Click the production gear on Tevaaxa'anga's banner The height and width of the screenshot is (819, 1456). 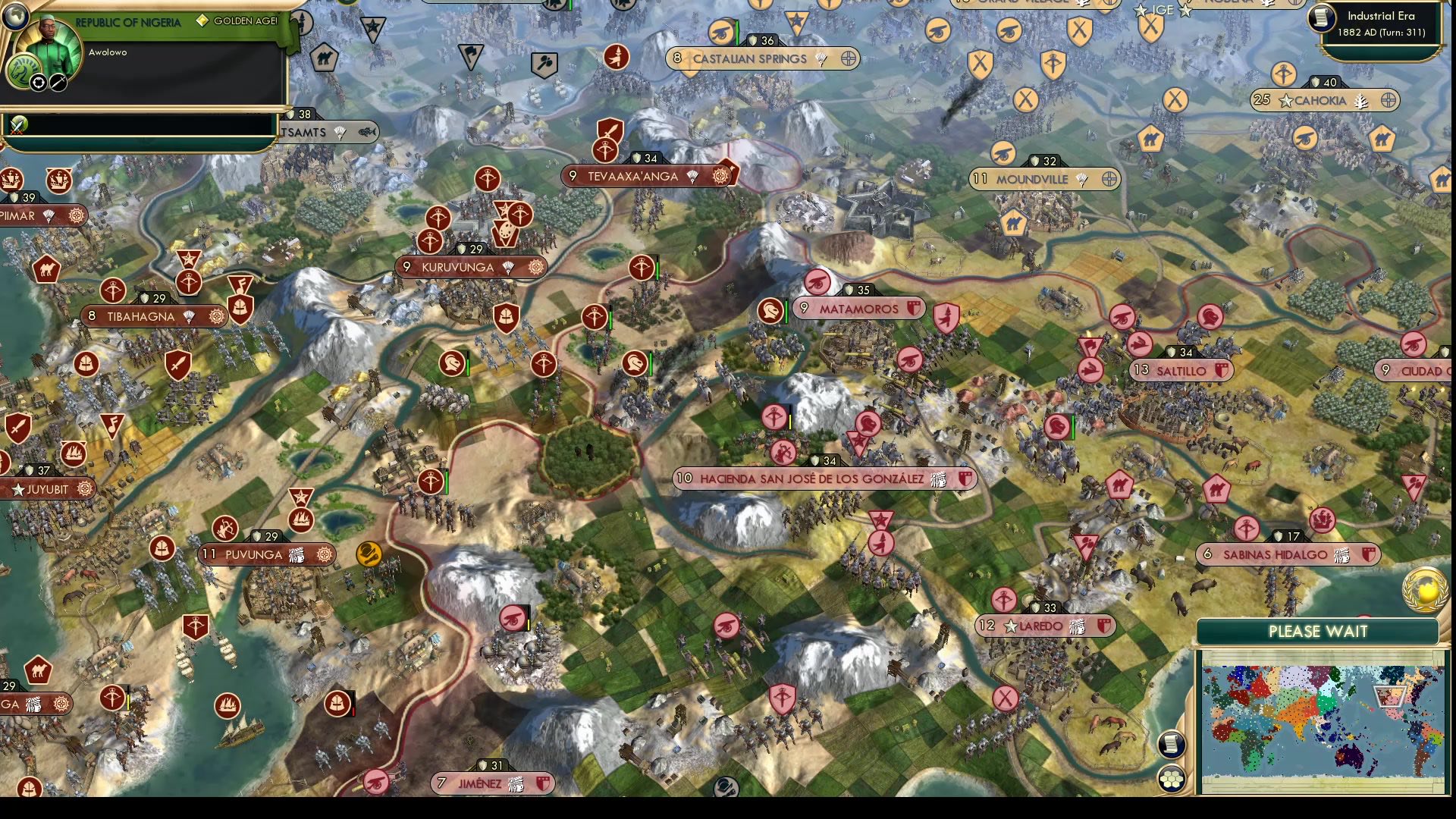[x=721, y=175]
